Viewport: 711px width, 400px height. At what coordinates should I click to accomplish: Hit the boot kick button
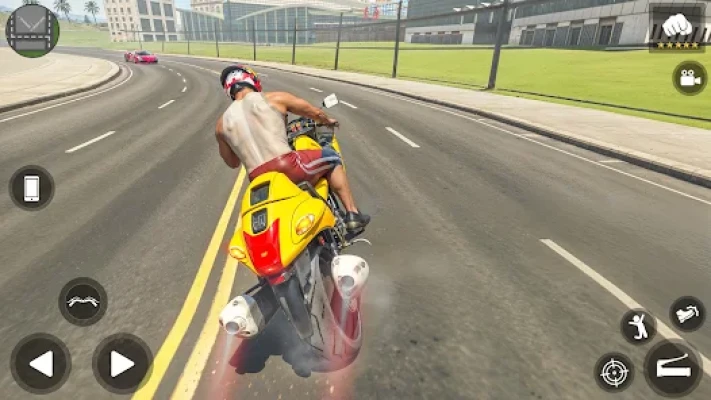pos(687,313)
